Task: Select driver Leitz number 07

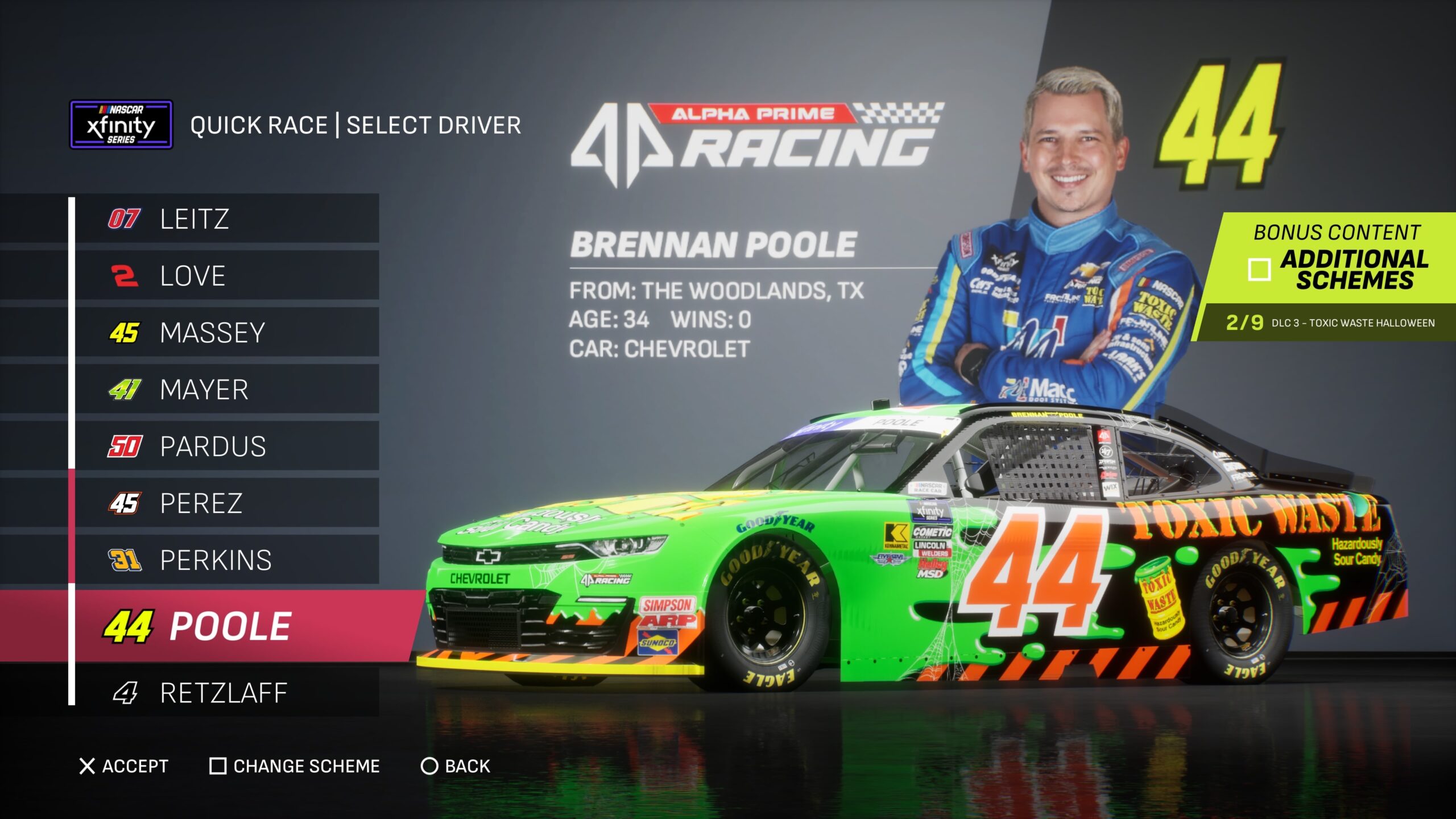Action: [226, 219]
